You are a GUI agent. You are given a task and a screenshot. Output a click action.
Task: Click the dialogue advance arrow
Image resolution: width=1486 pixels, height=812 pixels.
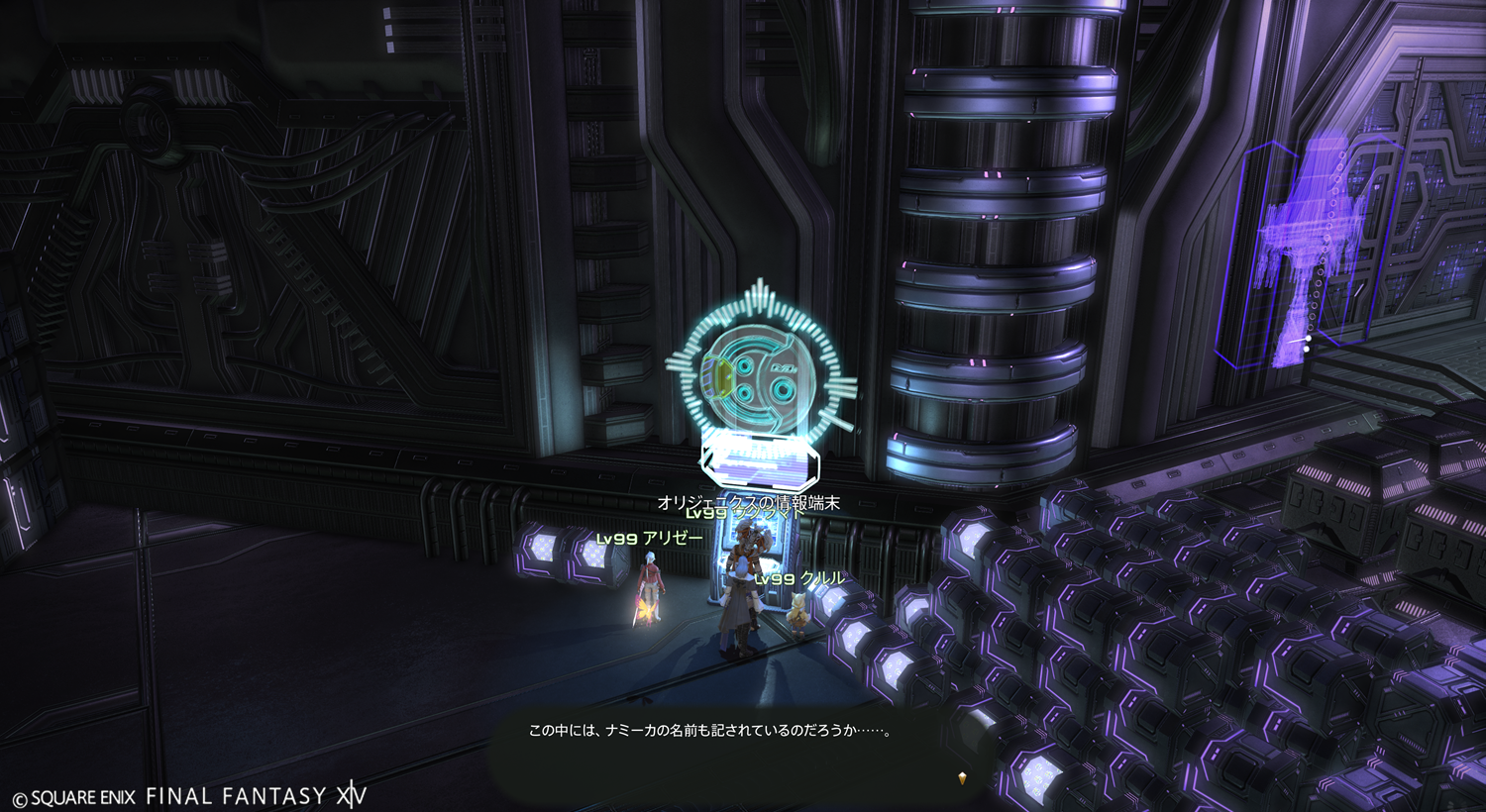[962, 778]
